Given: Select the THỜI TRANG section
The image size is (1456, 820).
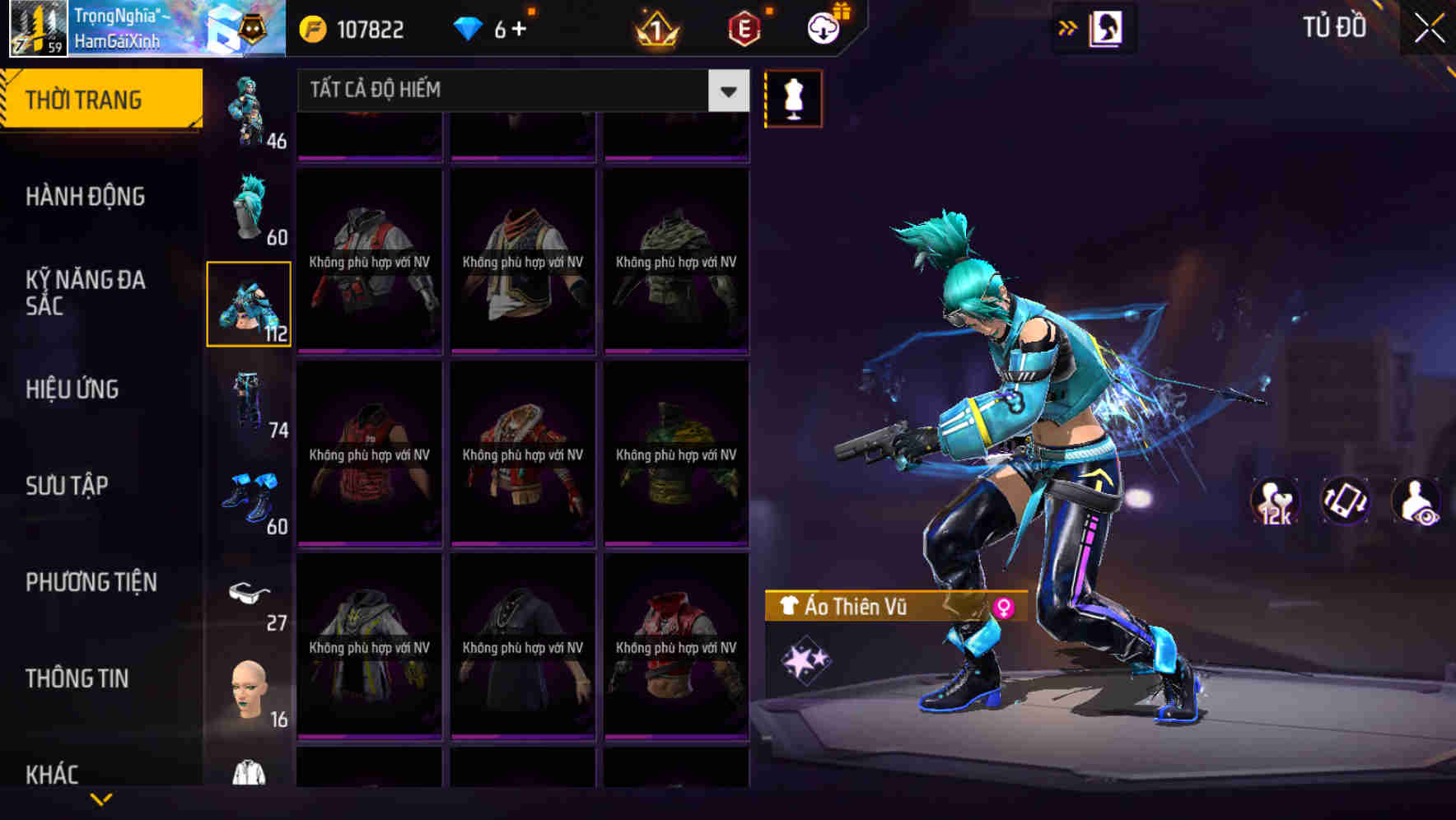Looking at the screenshot, I should [83, 98].
